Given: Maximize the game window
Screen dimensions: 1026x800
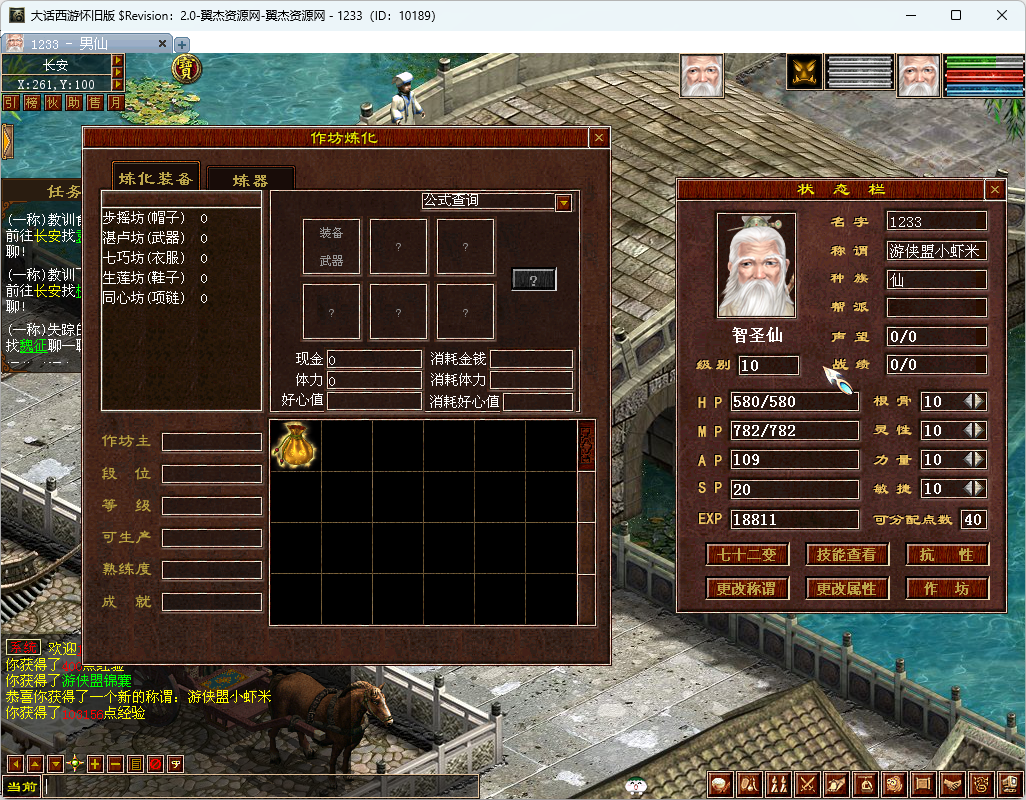Looking at the screenshot, I should coord(956,15).
